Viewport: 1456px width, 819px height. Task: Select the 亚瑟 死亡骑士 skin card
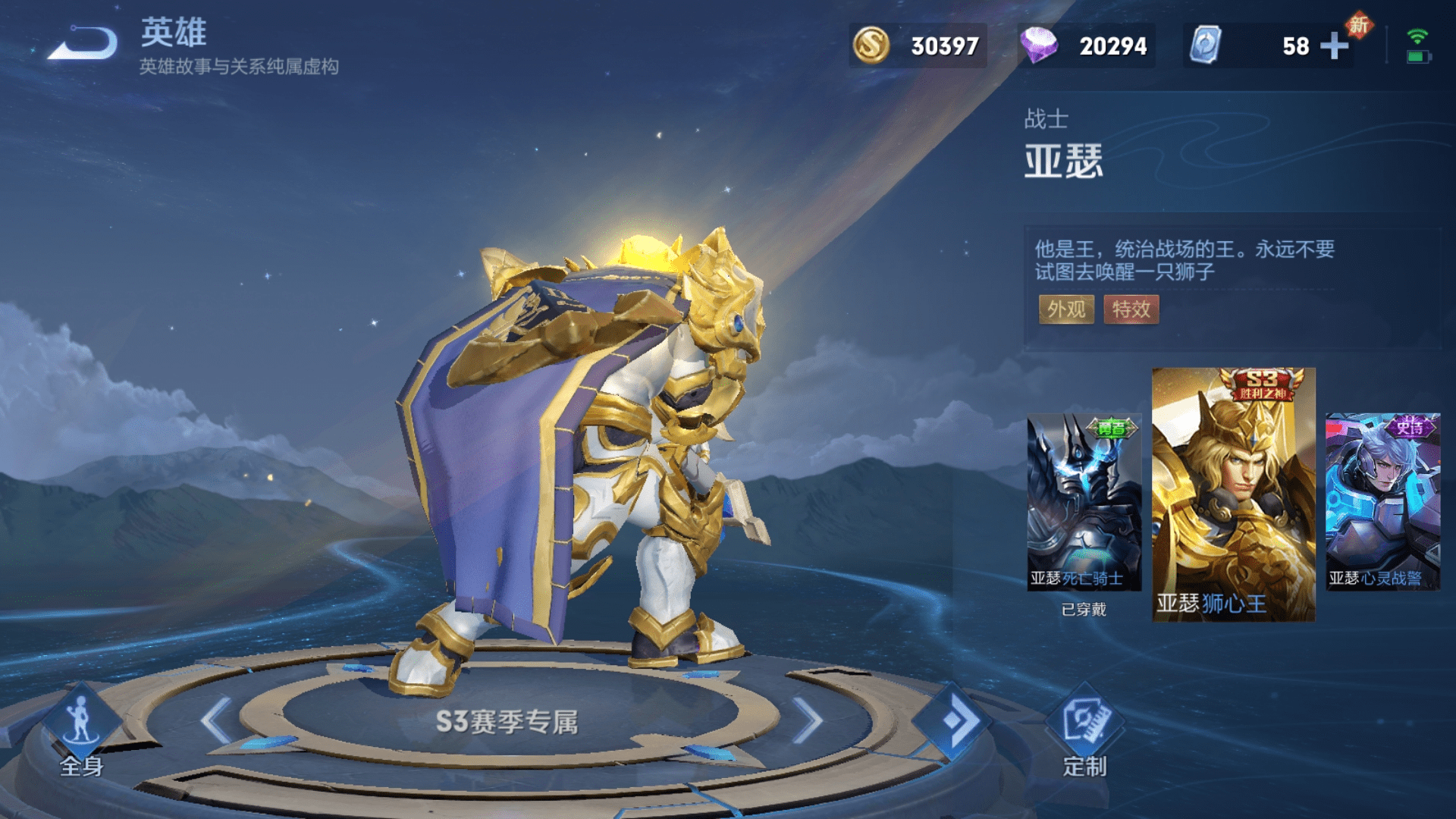tap(1084, 502)
